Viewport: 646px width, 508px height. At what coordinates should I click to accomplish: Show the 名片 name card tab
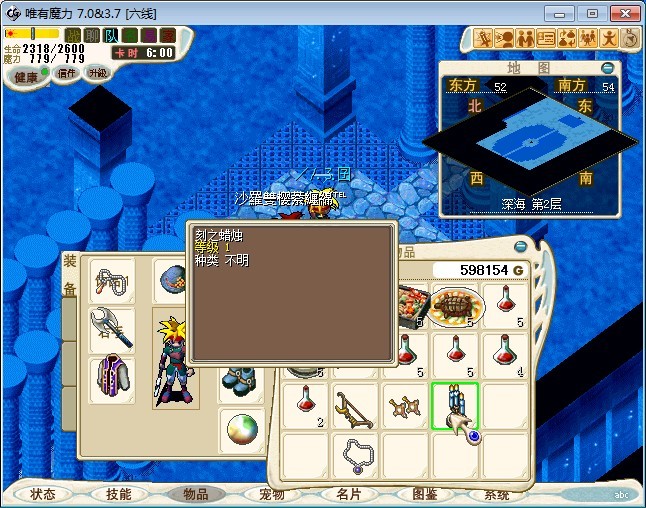(x=347, y=494)
